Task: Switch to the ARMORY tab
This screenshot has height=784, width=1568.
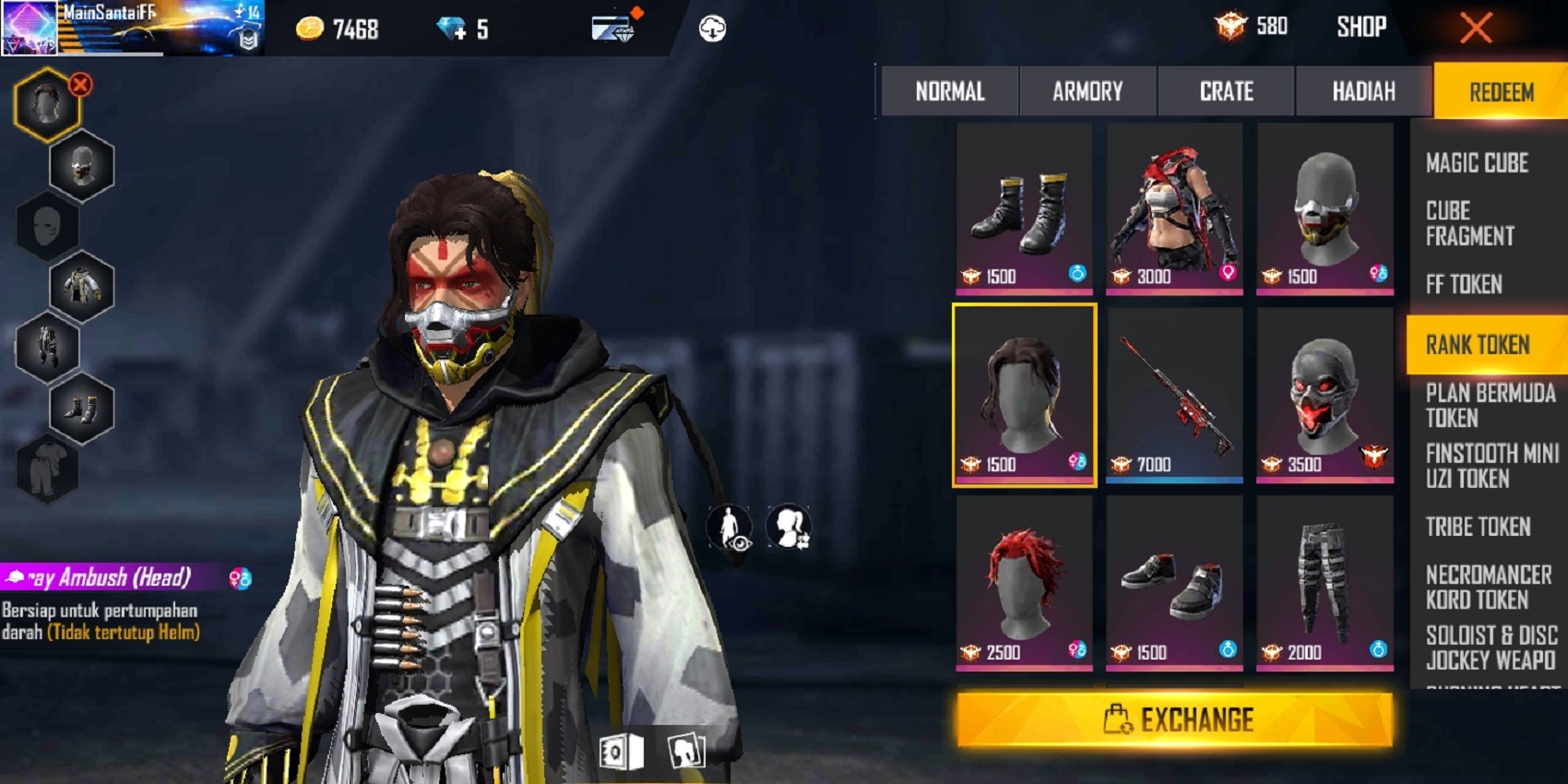Action: click(x=1087, y=90)
